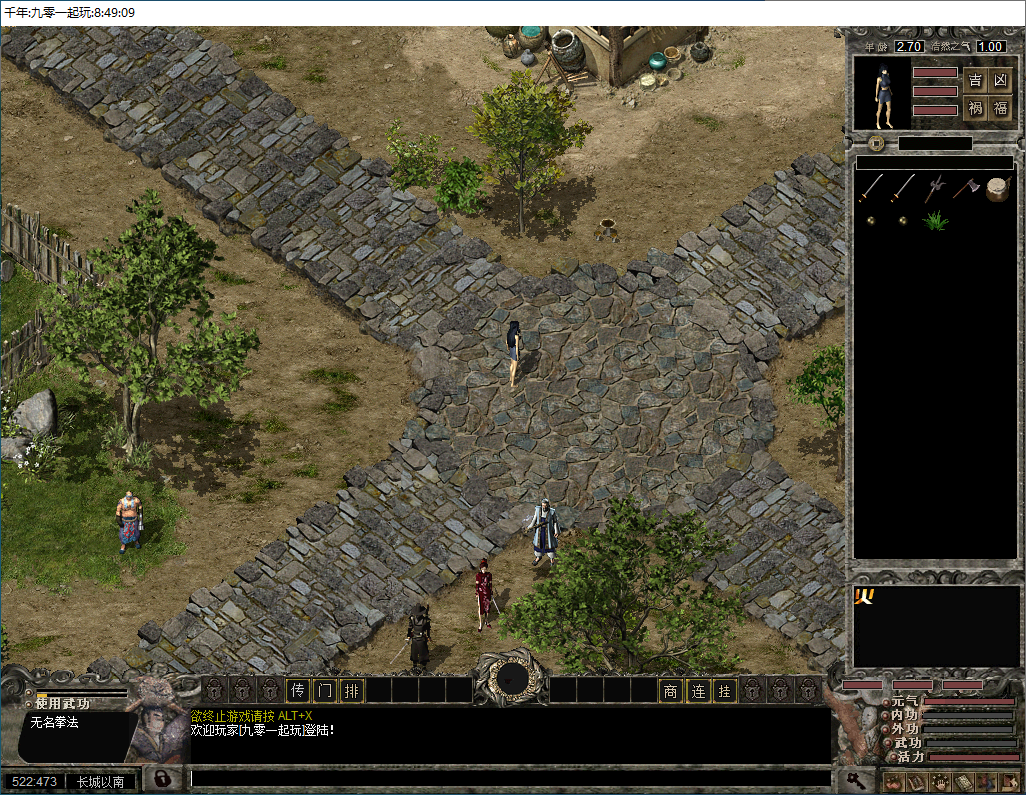Click the 凶 button in character panel
The width and height of the screenshot is (1026, 795).
click(1000, 81)
